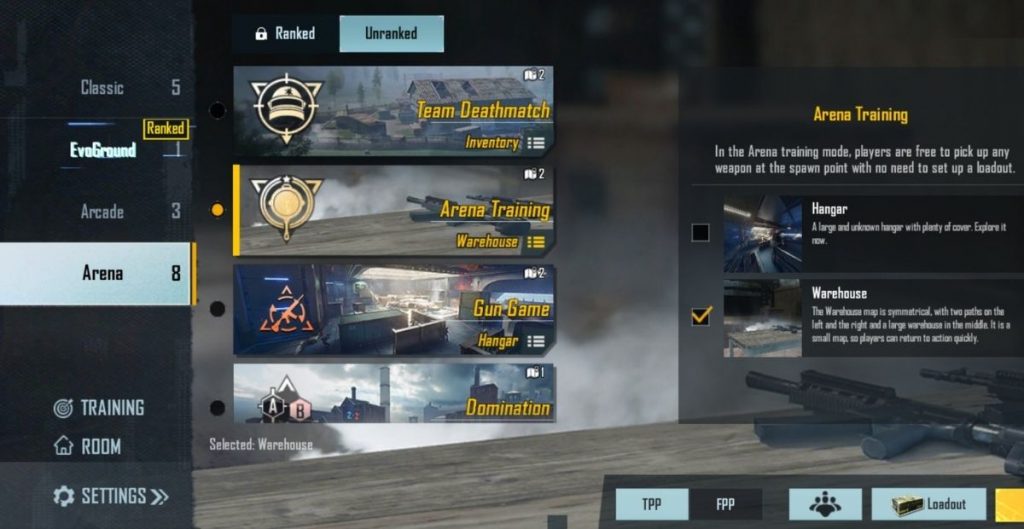The height and width of the screenshot is (529, 1024).
Task: Open the Room option
Action: click(x=88, y=447)
